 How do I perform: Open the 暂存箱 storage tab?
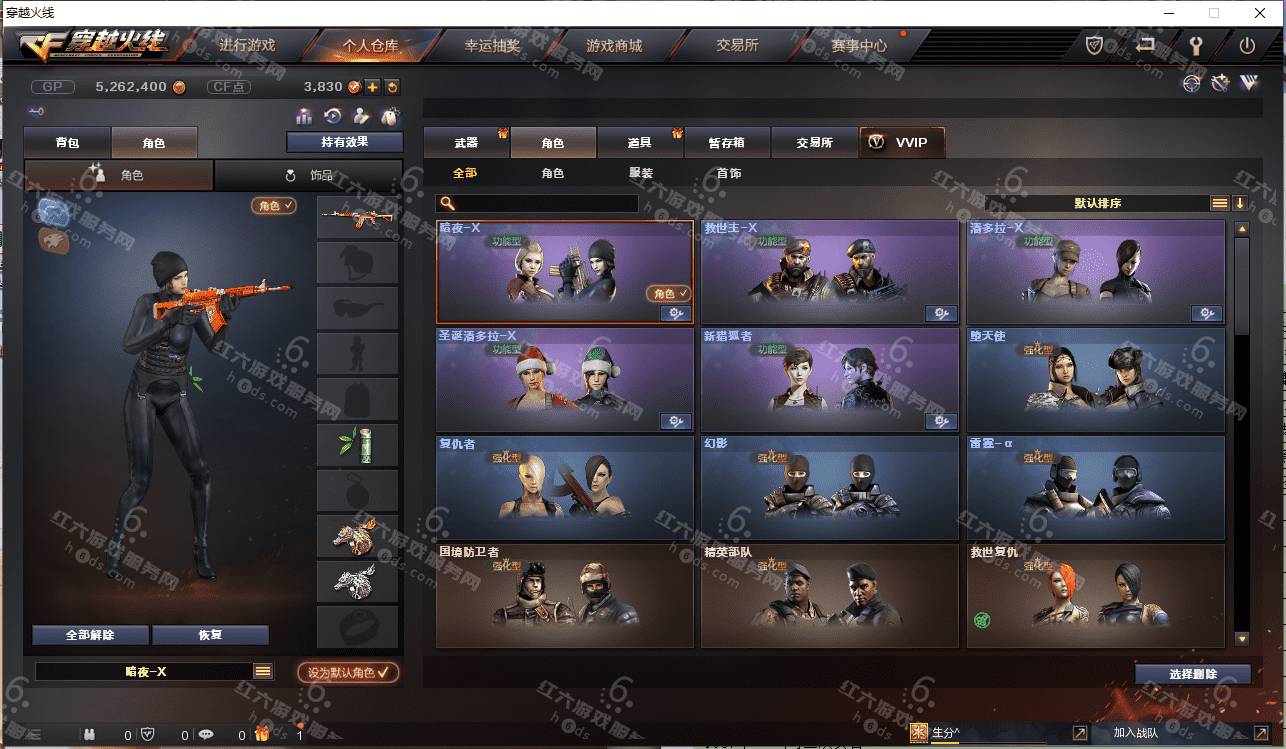tap(727, 143)
